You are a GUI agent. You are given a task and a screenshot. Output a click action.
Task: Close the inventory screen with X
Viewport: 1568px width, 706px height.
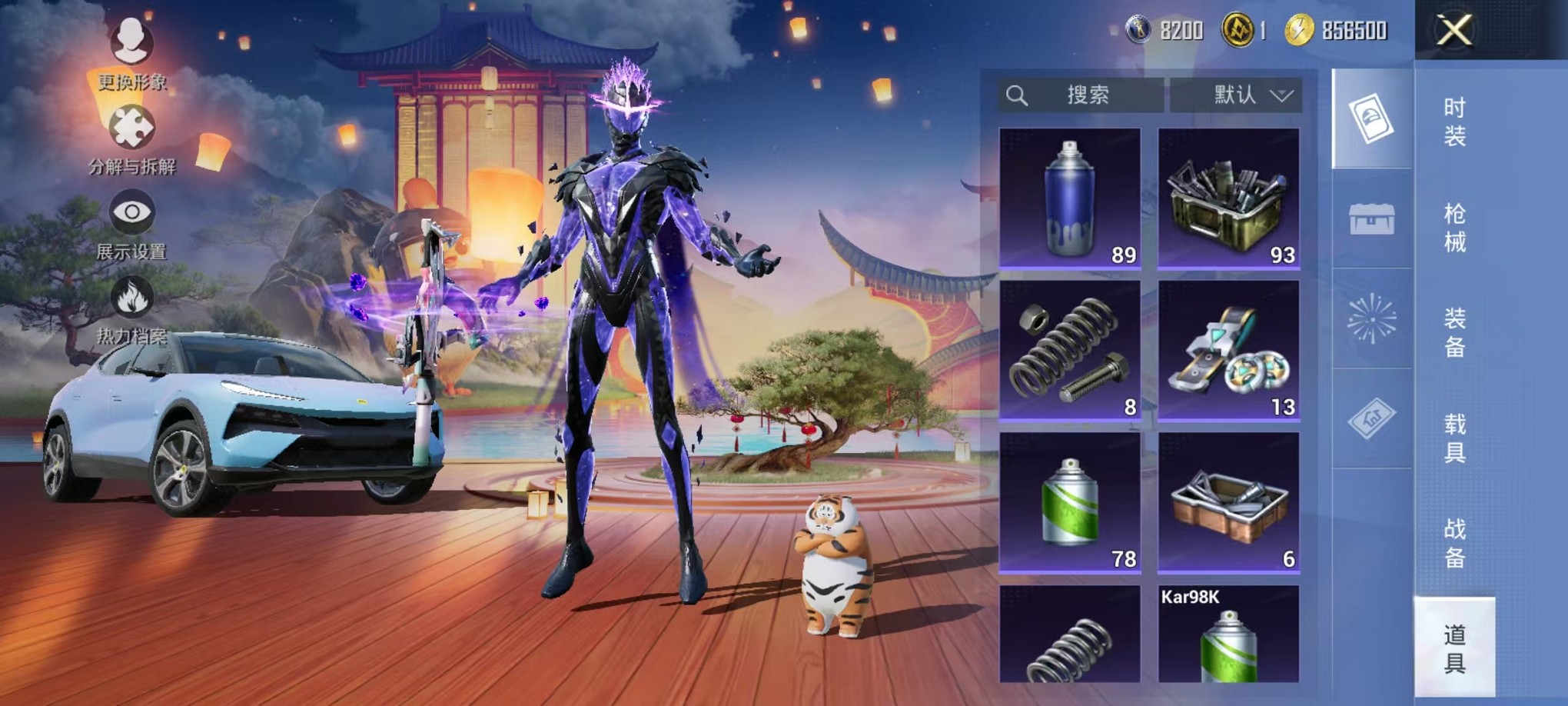pyautogui.click(x=1454, y=31)
